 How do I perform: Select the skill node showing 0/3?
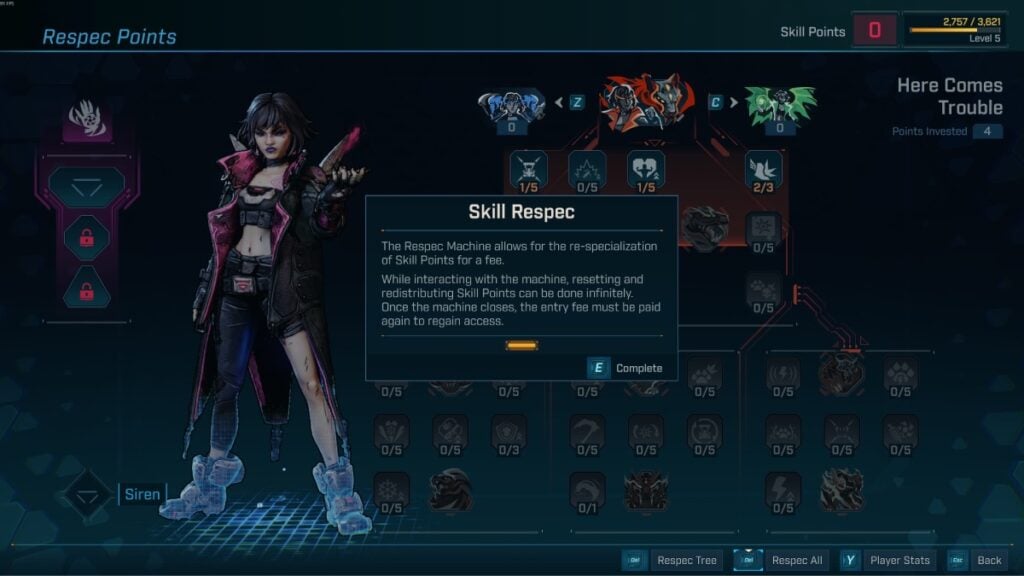tap(509, 432)
